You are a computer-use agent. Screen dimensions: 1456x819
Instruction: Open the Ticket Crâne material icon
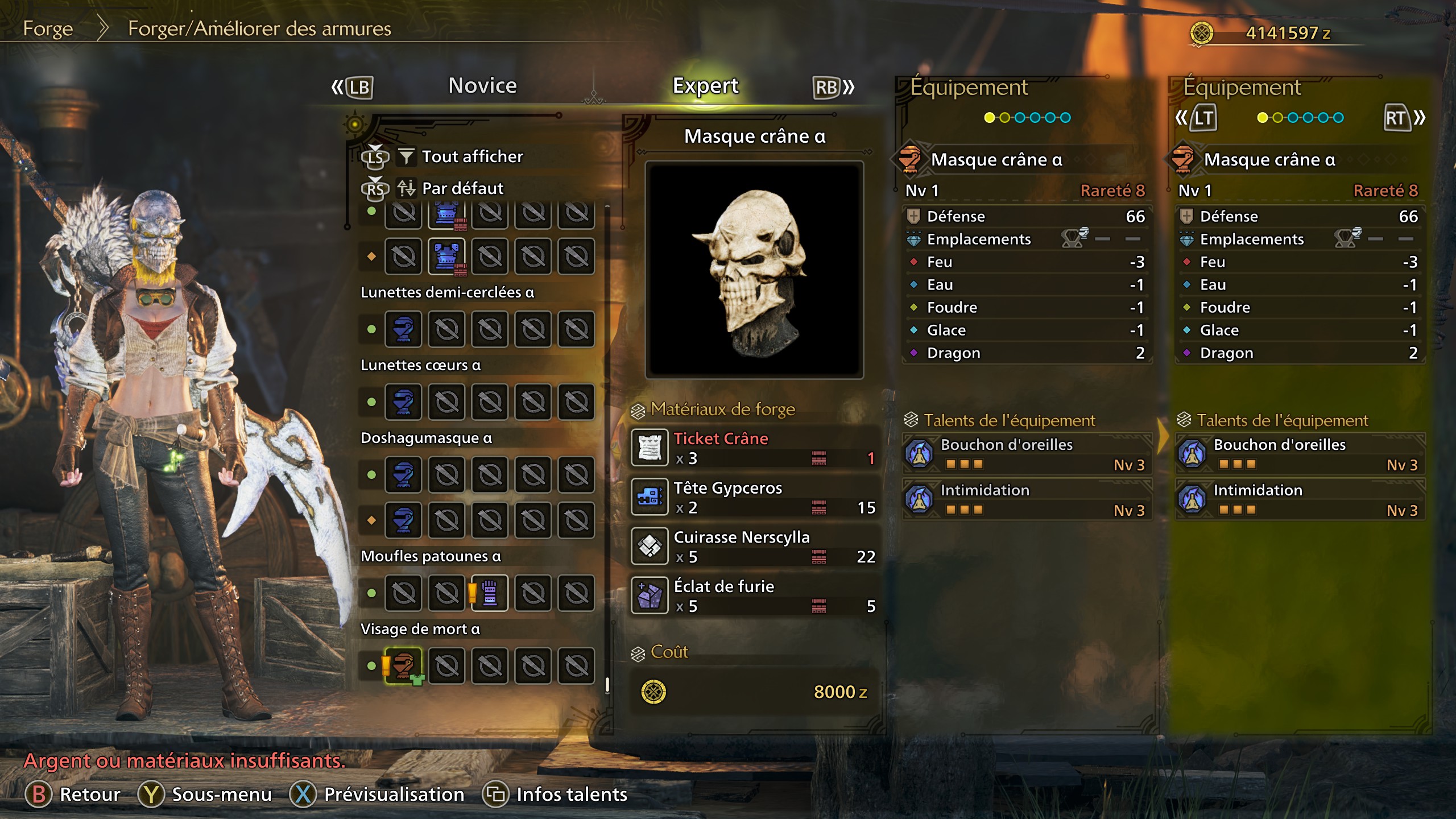(x=650, y=448)
